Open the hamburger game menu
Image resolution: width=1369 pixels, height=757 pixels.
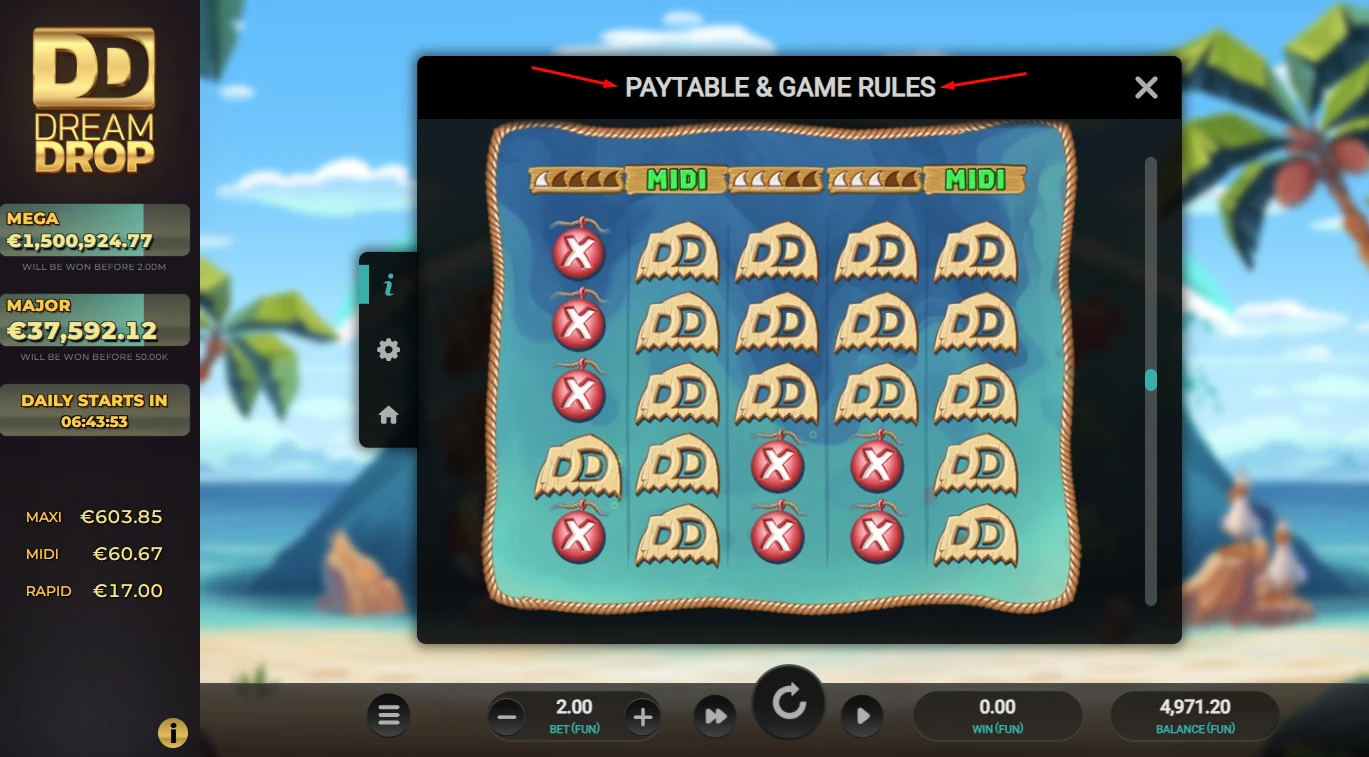click(388, 716)
